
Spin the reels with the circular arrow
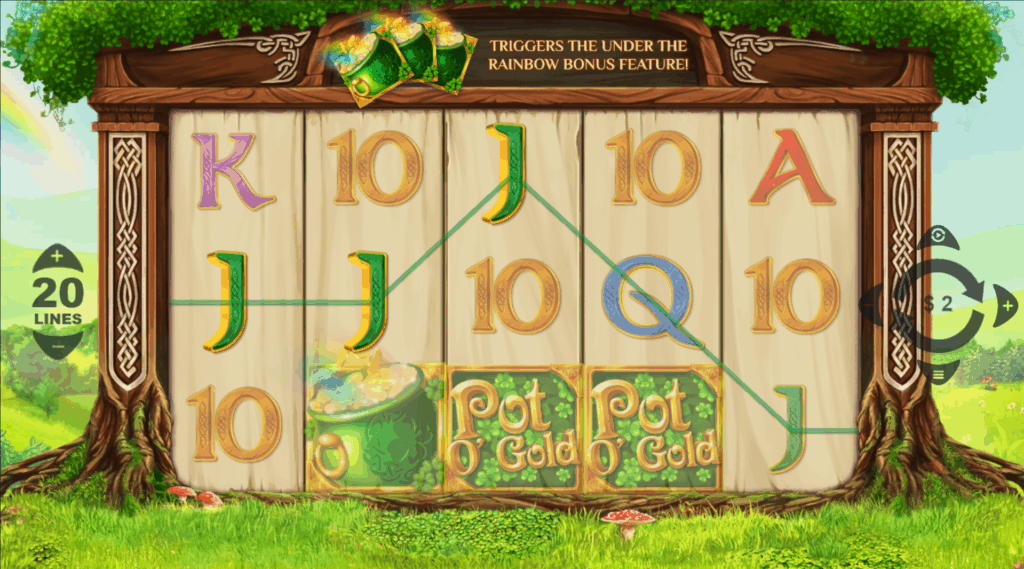point(940,303)
